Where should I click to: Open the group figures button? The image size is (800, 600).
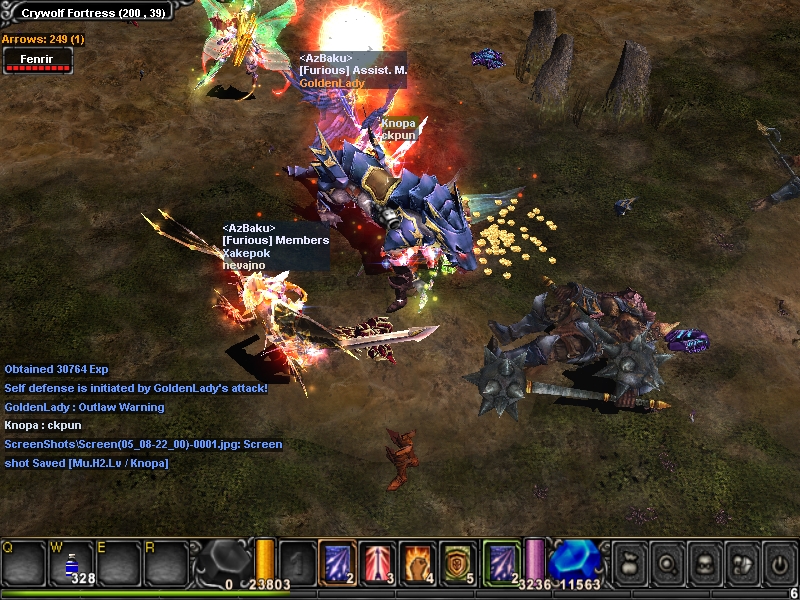point(741,562)
